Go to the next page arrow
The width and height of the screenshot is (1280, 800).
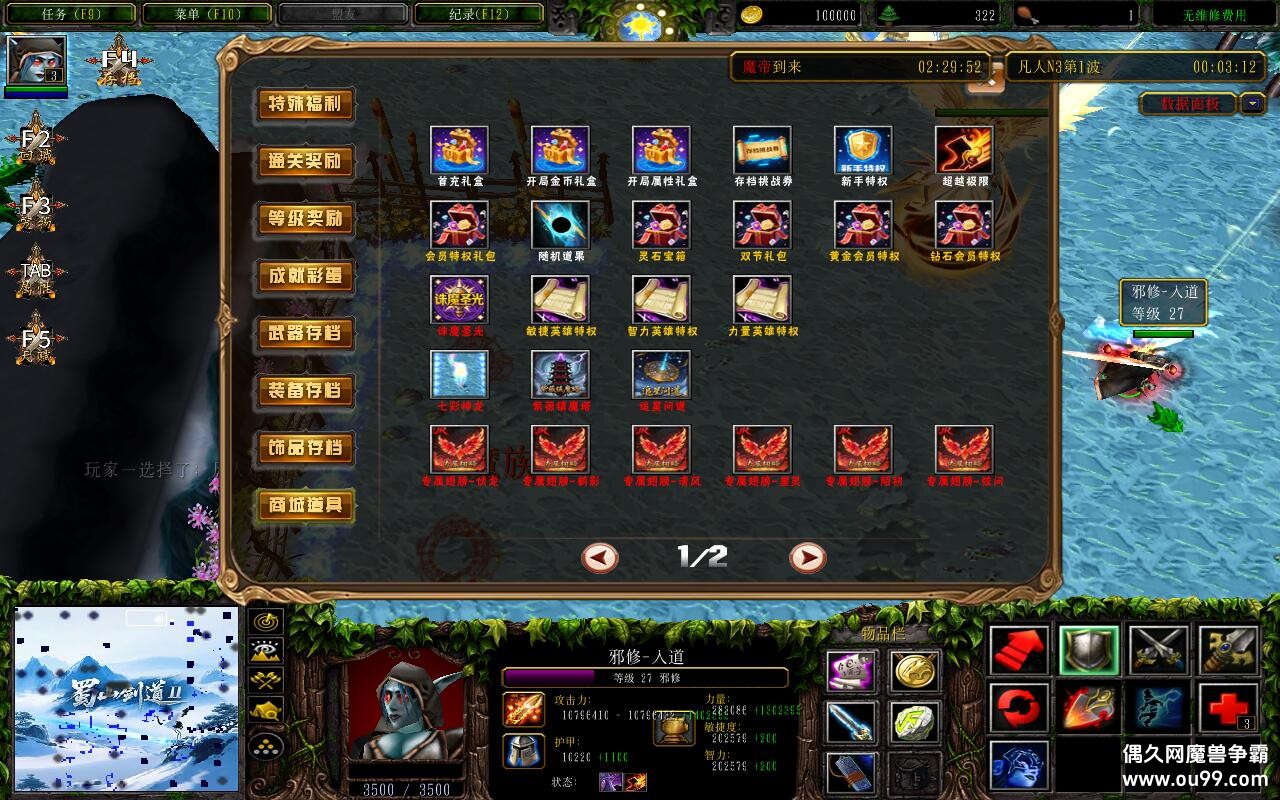[x=807, y=557]
